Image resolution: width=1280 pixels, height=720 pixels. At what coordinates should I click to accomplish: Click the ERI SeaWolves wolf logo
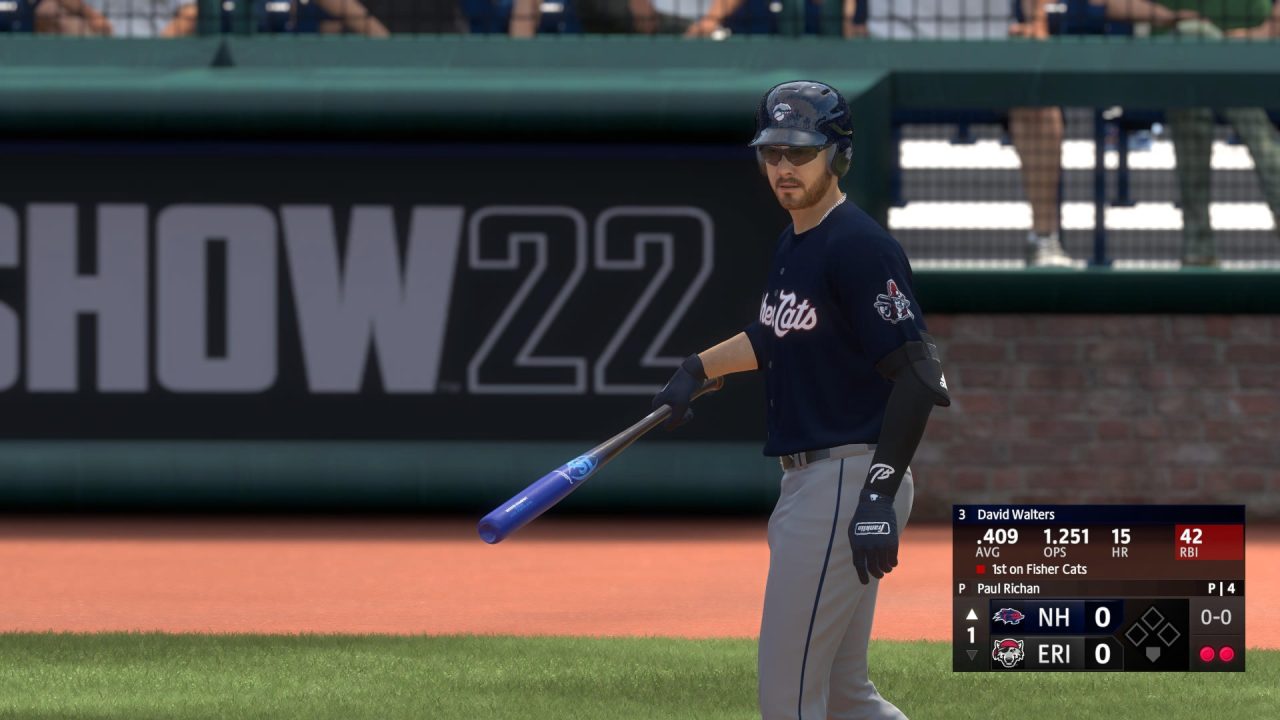[x=1006, y=651]
